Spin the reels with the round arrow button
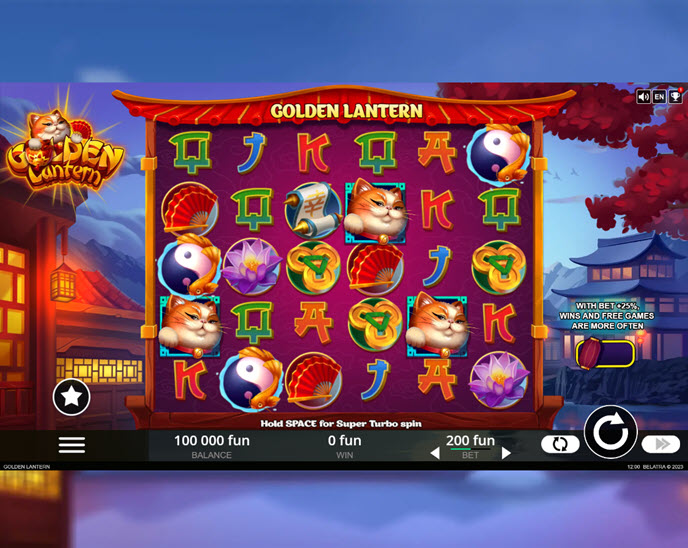Screen dimensions: 688x548 [610, 433]
